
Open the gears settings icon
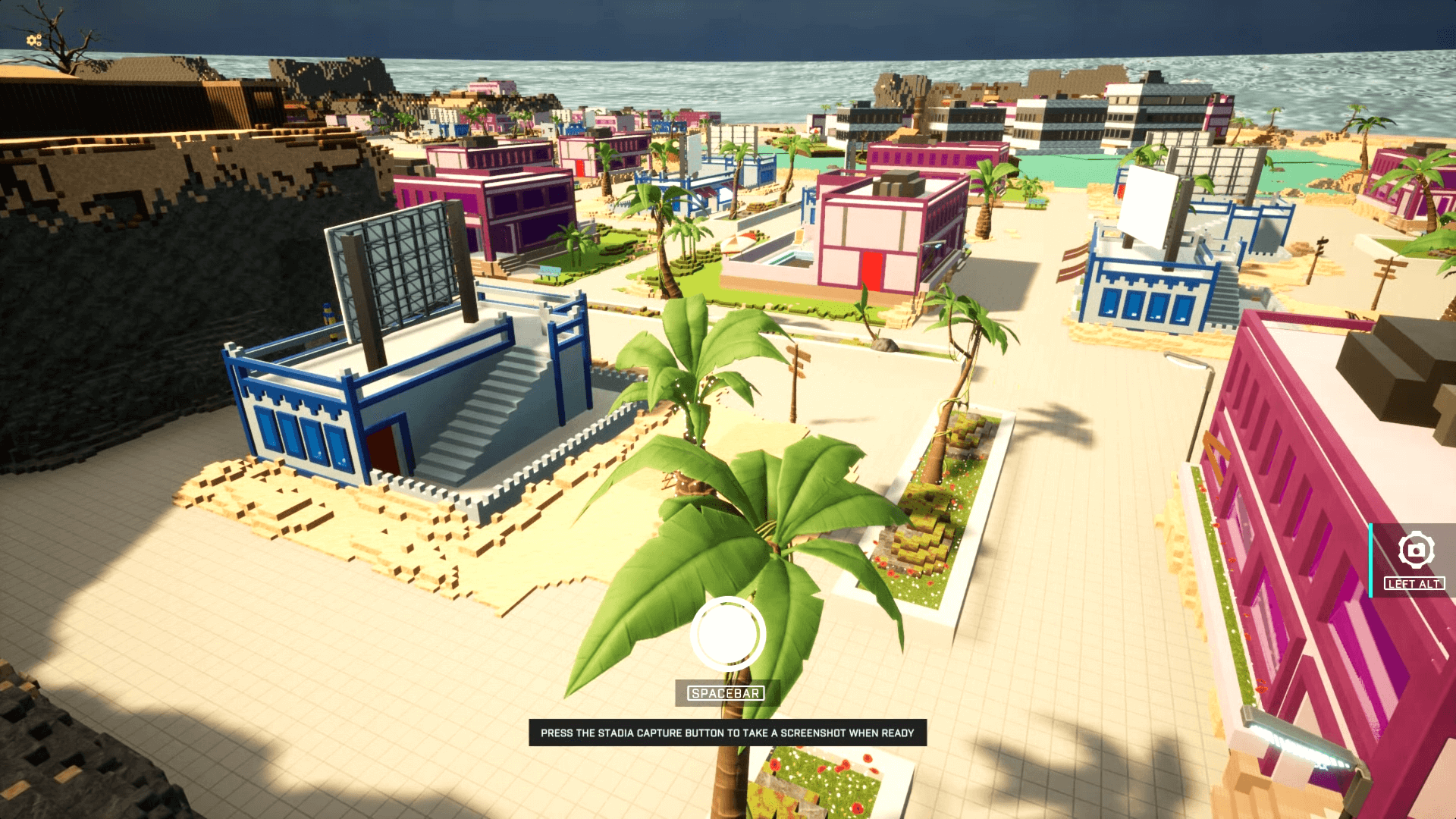pyautogui.click(x=34, y=40)
